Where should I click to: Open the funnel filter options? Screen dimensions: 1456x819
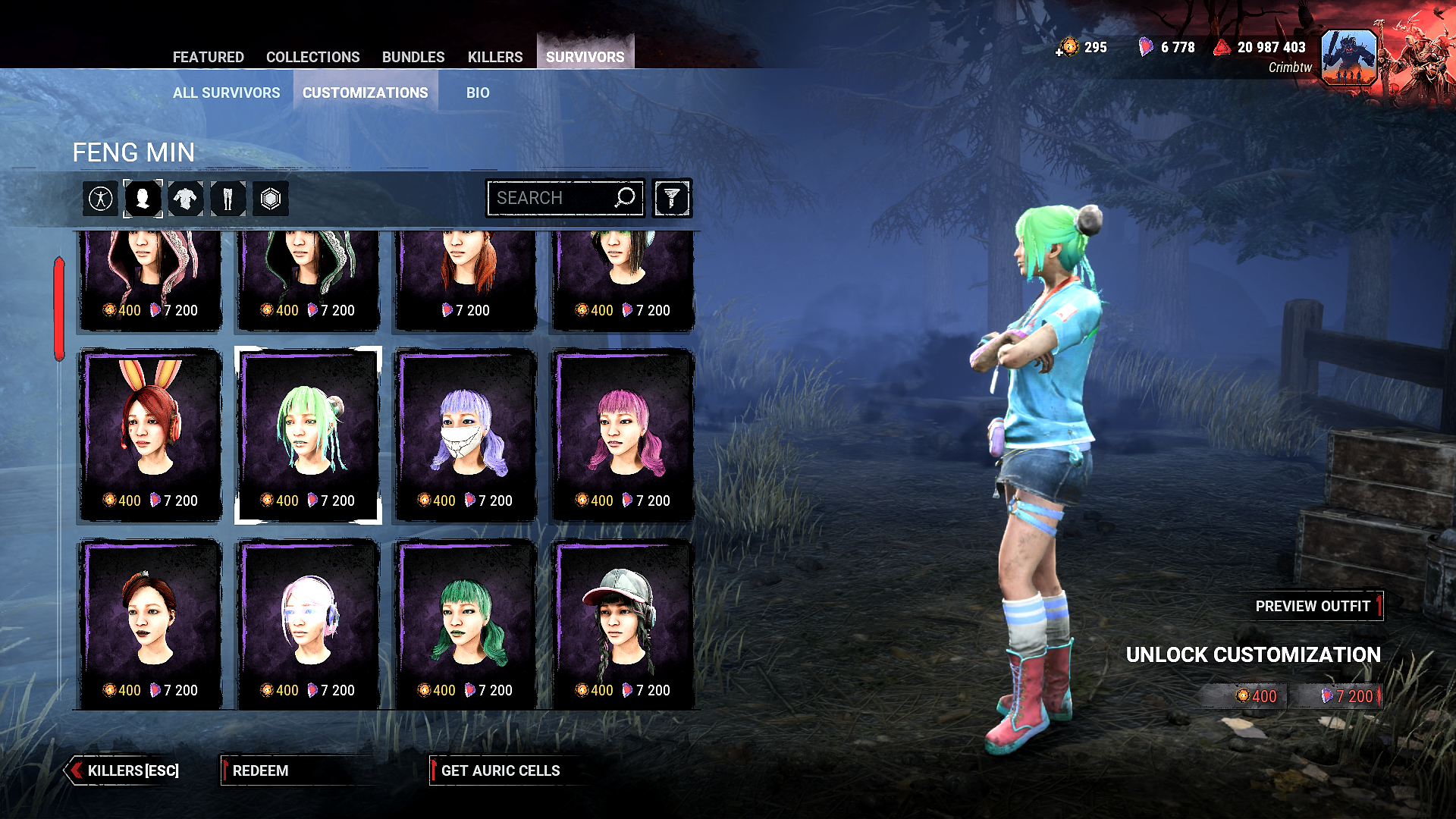pos(672,199)
